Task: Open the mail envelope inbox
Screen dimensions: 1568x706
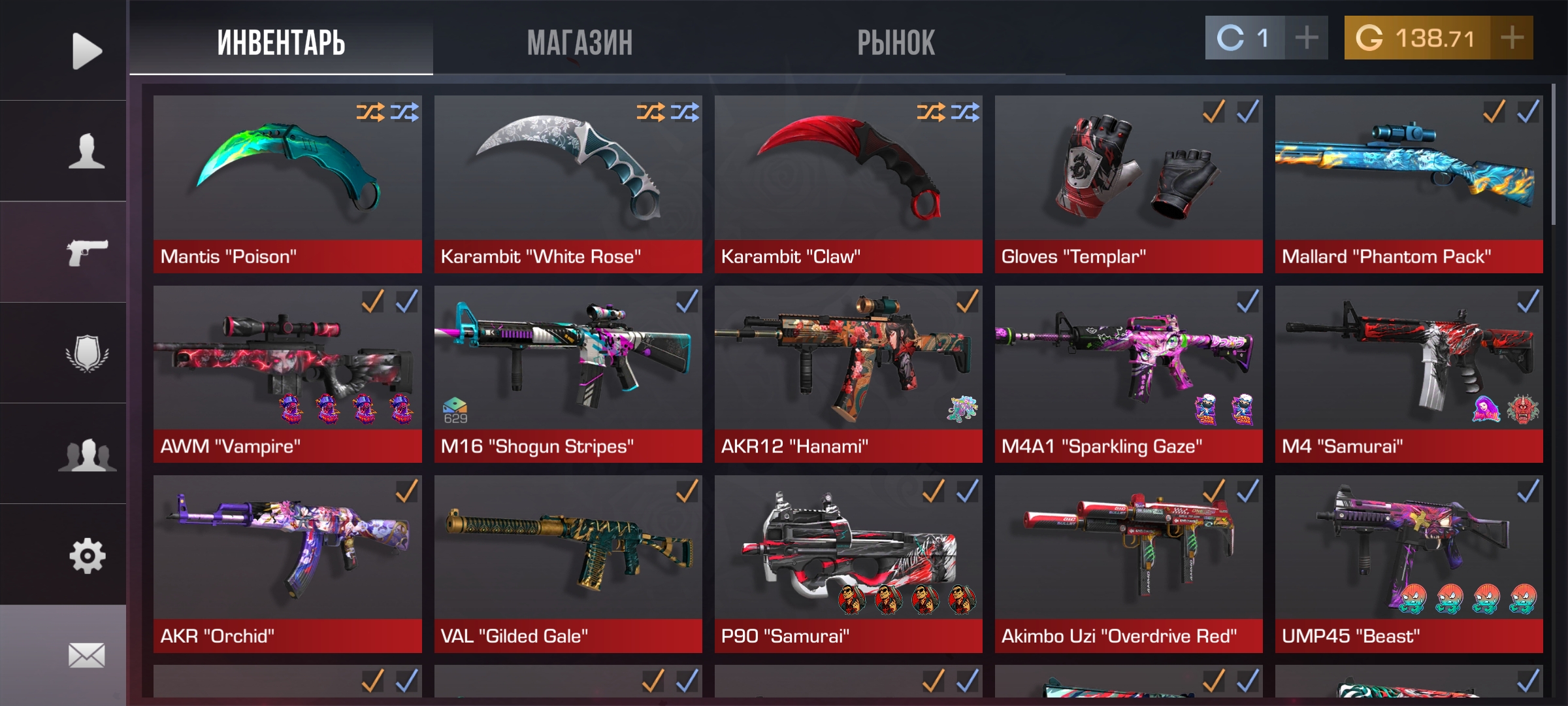Action: (x=86, y=655)
